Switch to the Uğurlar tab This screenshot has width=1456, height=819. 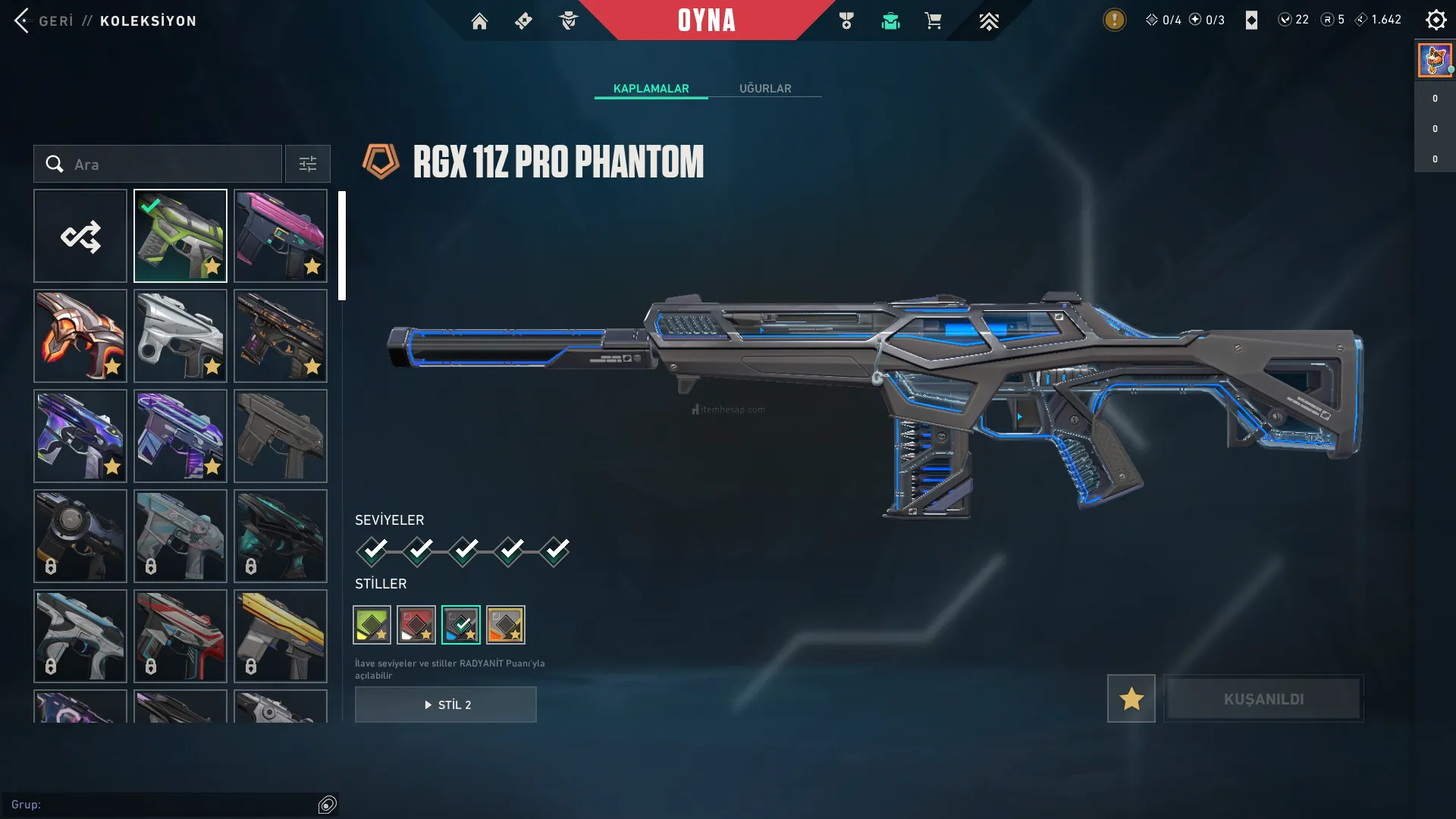765,89
